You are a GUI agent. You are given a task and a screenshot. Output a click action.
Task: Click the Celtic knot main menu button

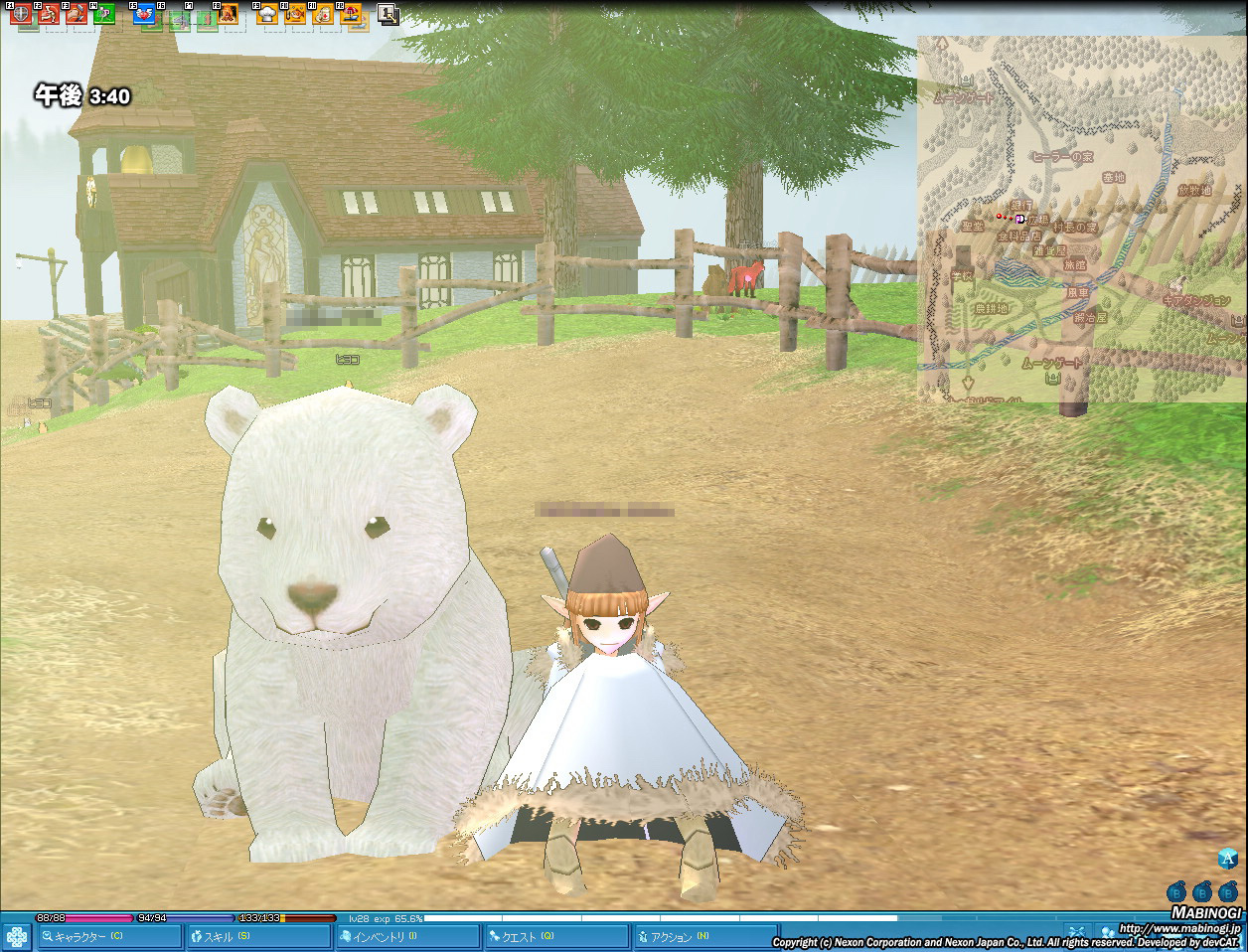(17, 936)
